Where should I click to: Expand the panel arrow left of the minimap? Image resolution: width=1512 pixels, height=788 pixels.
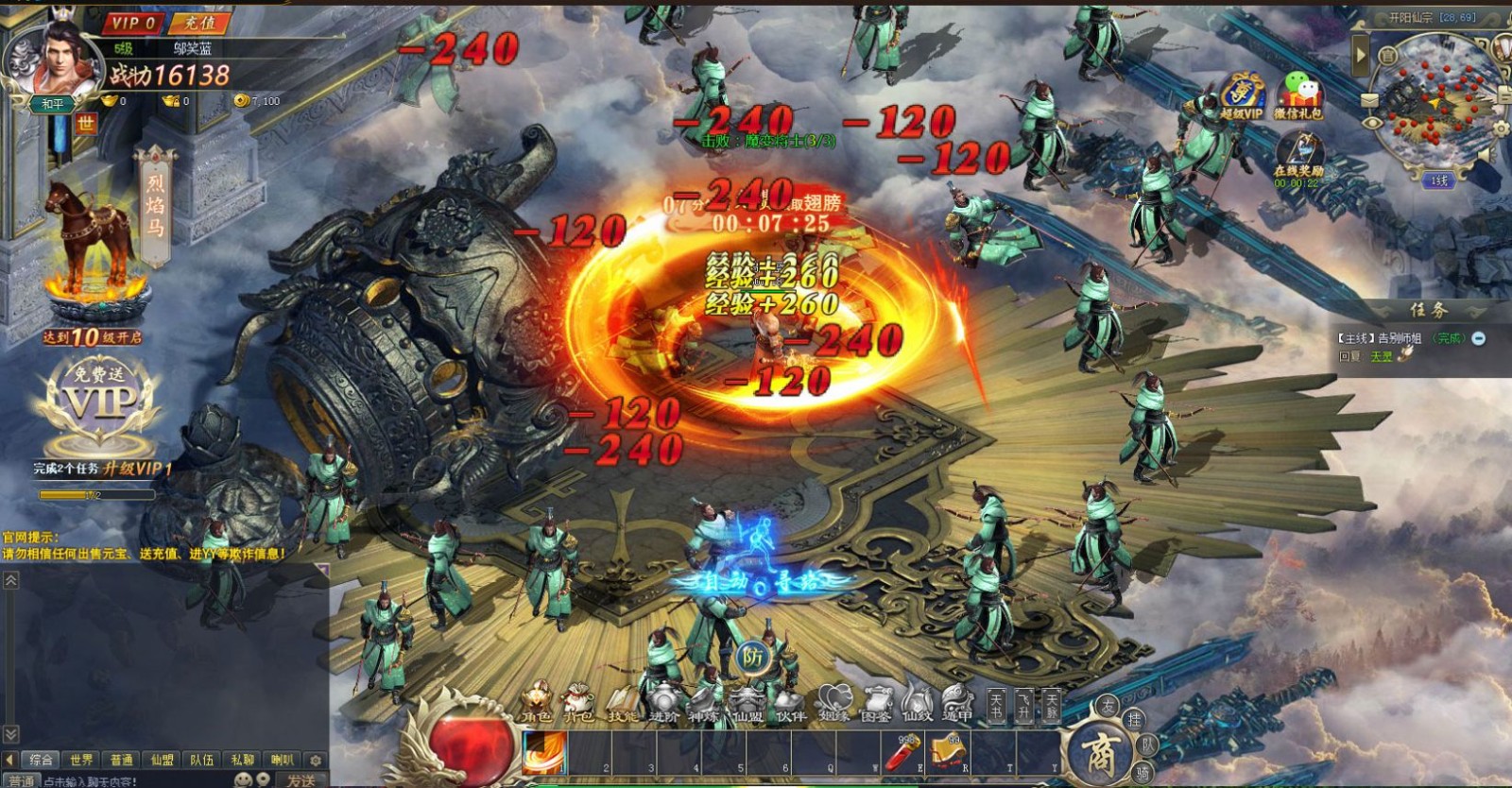(x=1361, y=54)
